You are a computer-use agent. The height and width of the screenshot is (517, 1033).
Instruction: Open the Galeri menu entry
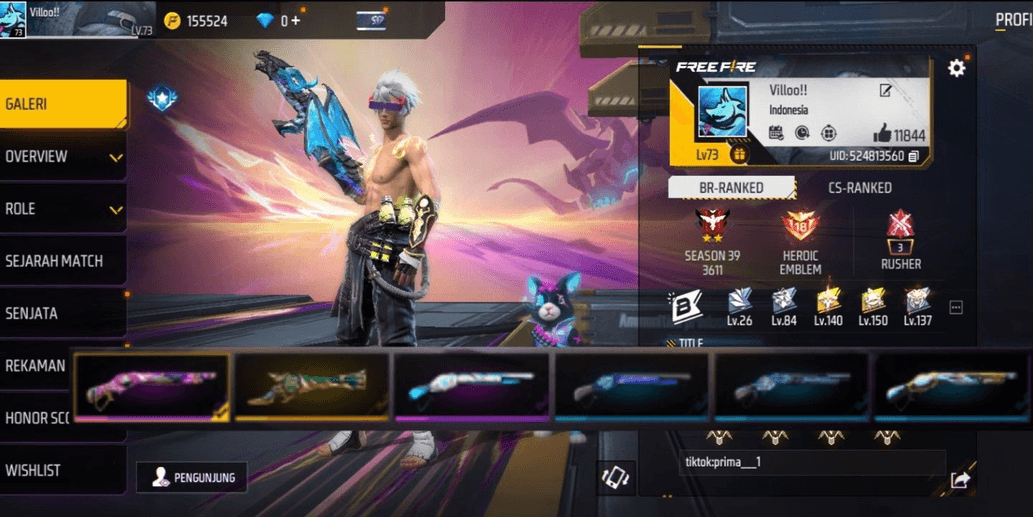click(x=62, y=104)
